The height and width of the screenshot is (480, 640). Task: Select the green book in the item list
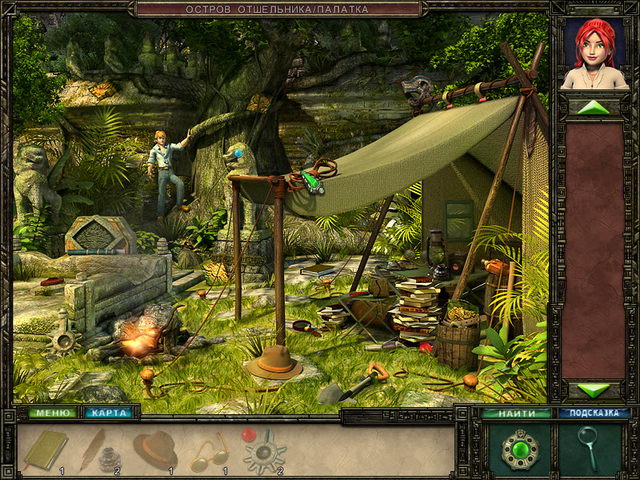coord(45,449)
